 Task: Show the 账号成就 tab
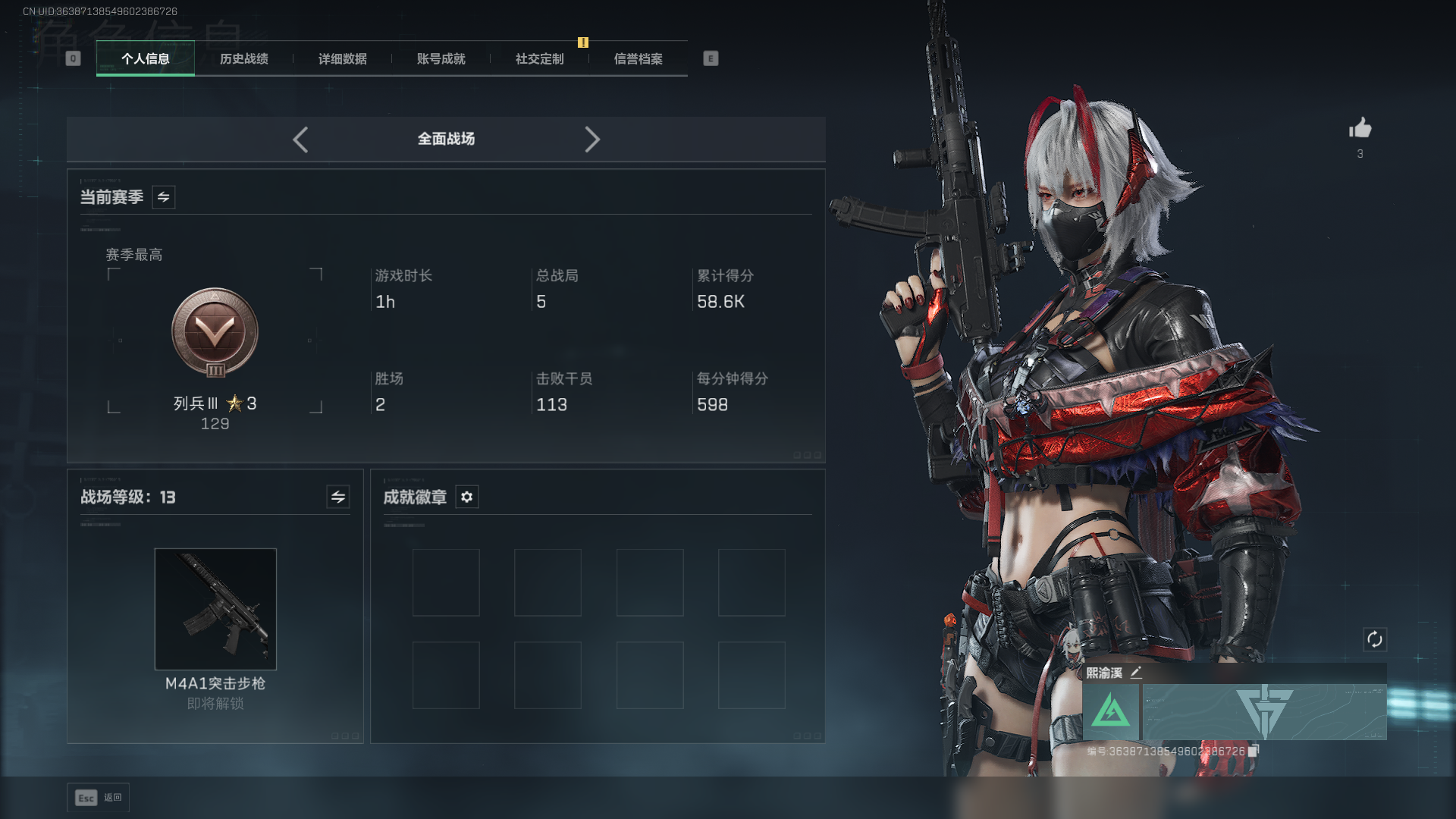tap(441, 59)
